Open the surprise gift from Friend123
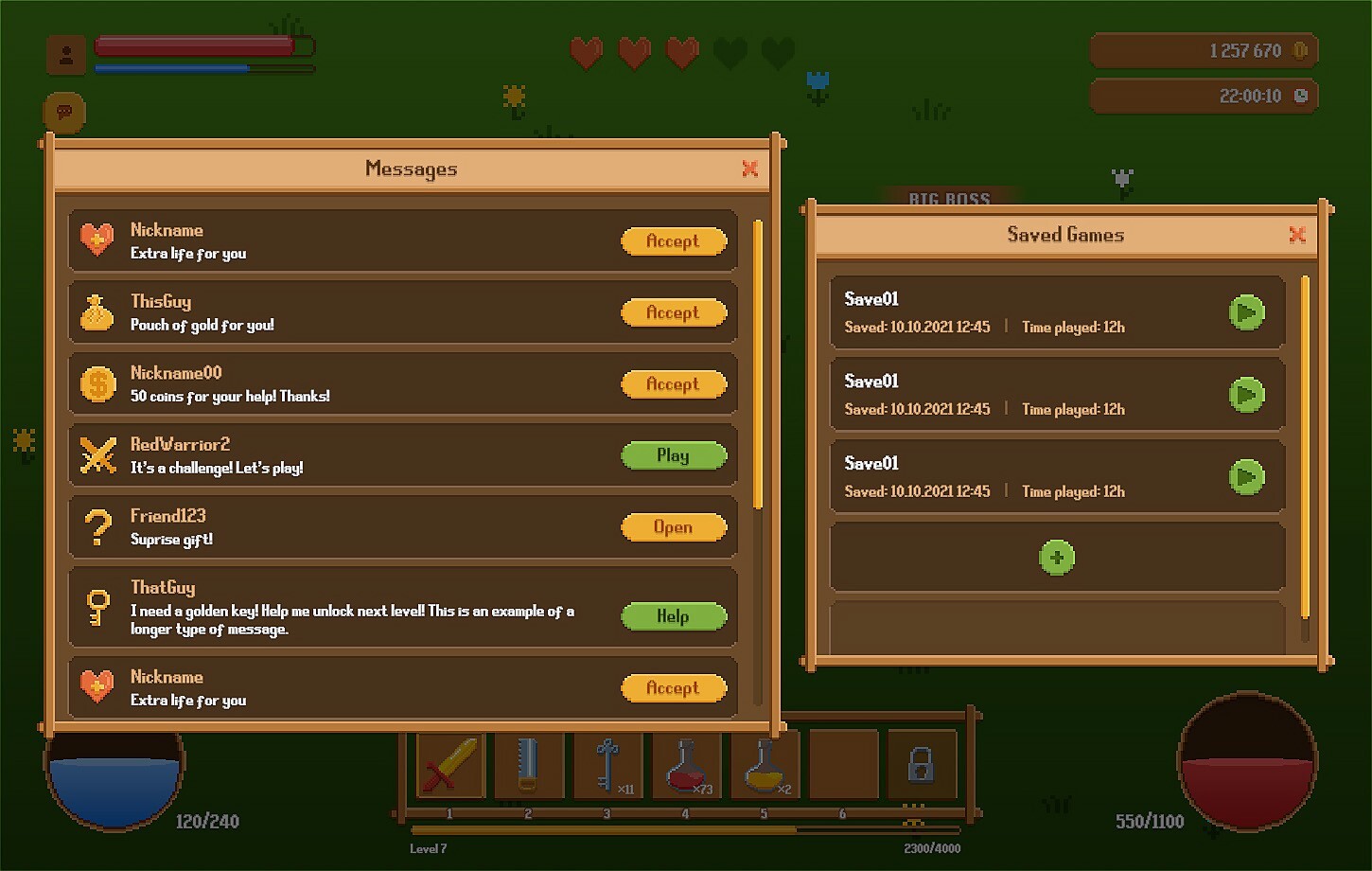Viewport: 1372px width, 871px height. pos(673,527)
